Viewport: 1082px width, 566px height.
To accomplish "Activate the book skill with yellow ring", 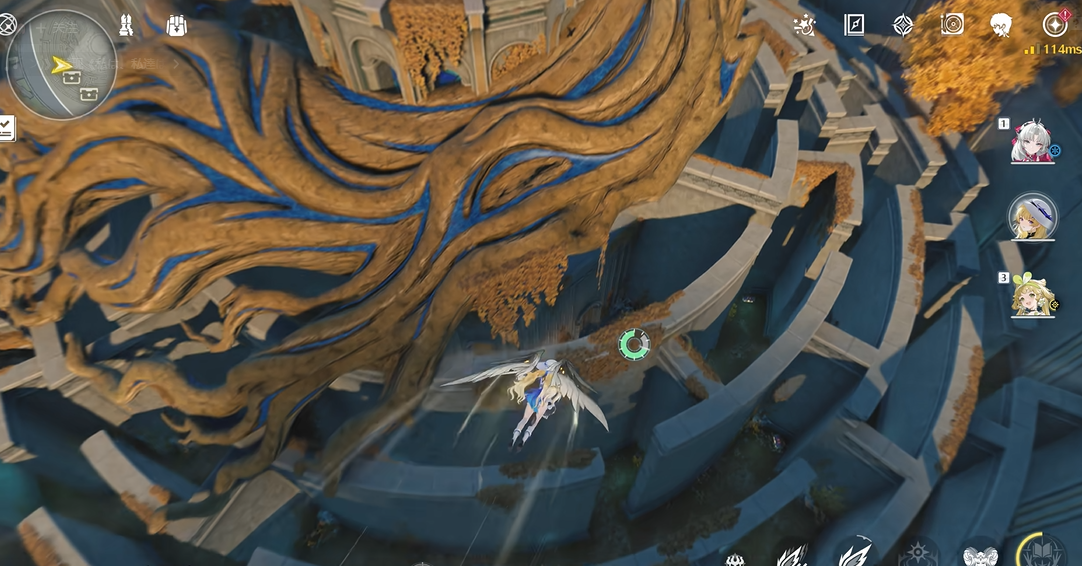I will (1041, 553).
